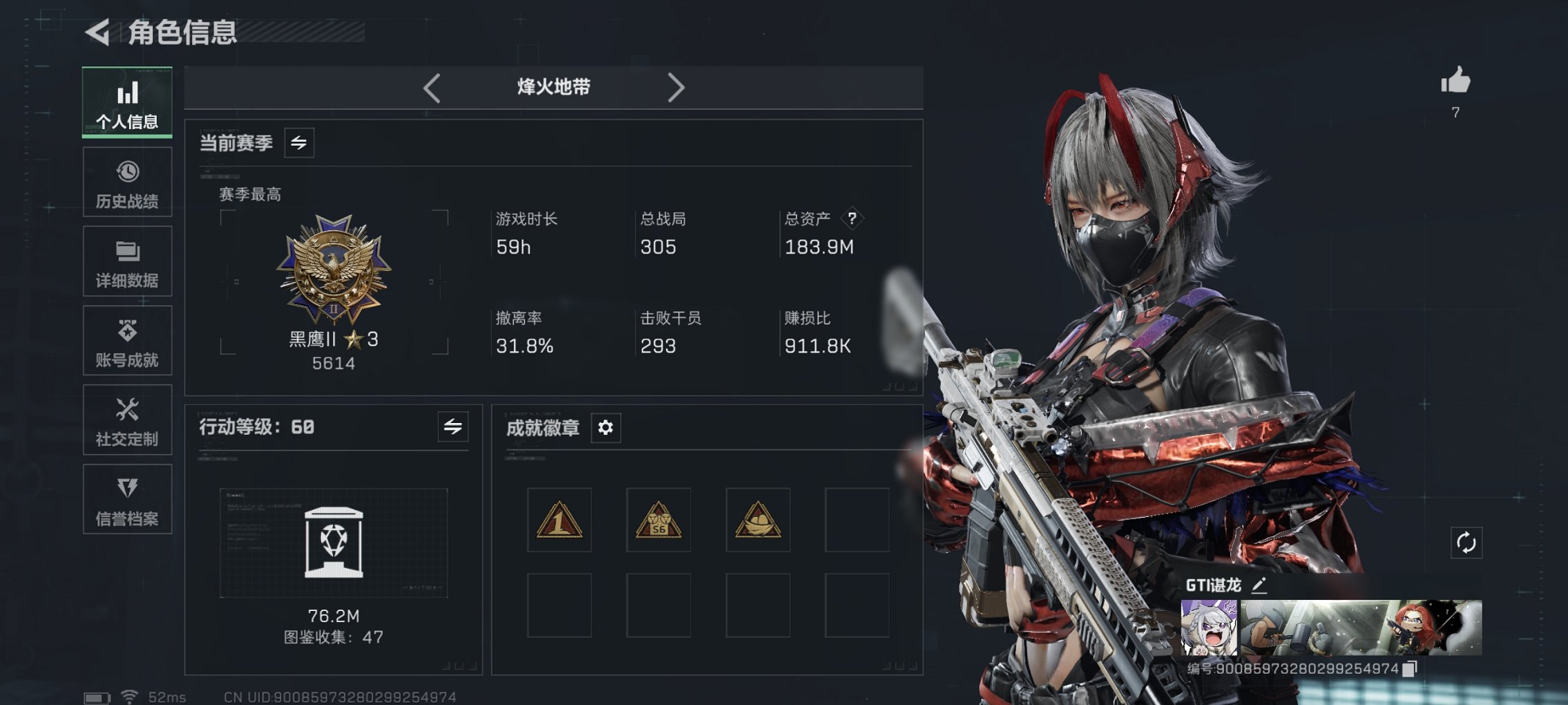The image size is (1568, 705).
Task: Switch to the next game mode with right arrow
Action: (x=676, y=88)
